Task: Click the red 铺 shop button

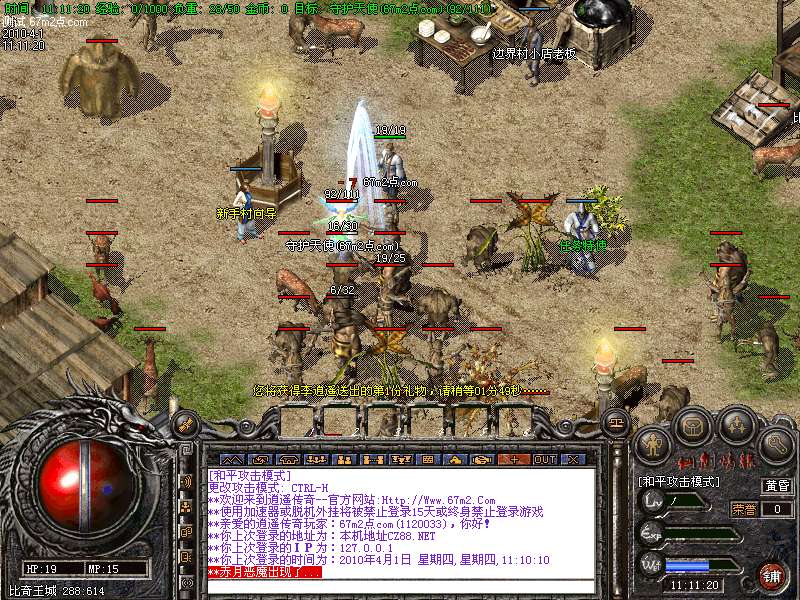Action: (771, 576)
